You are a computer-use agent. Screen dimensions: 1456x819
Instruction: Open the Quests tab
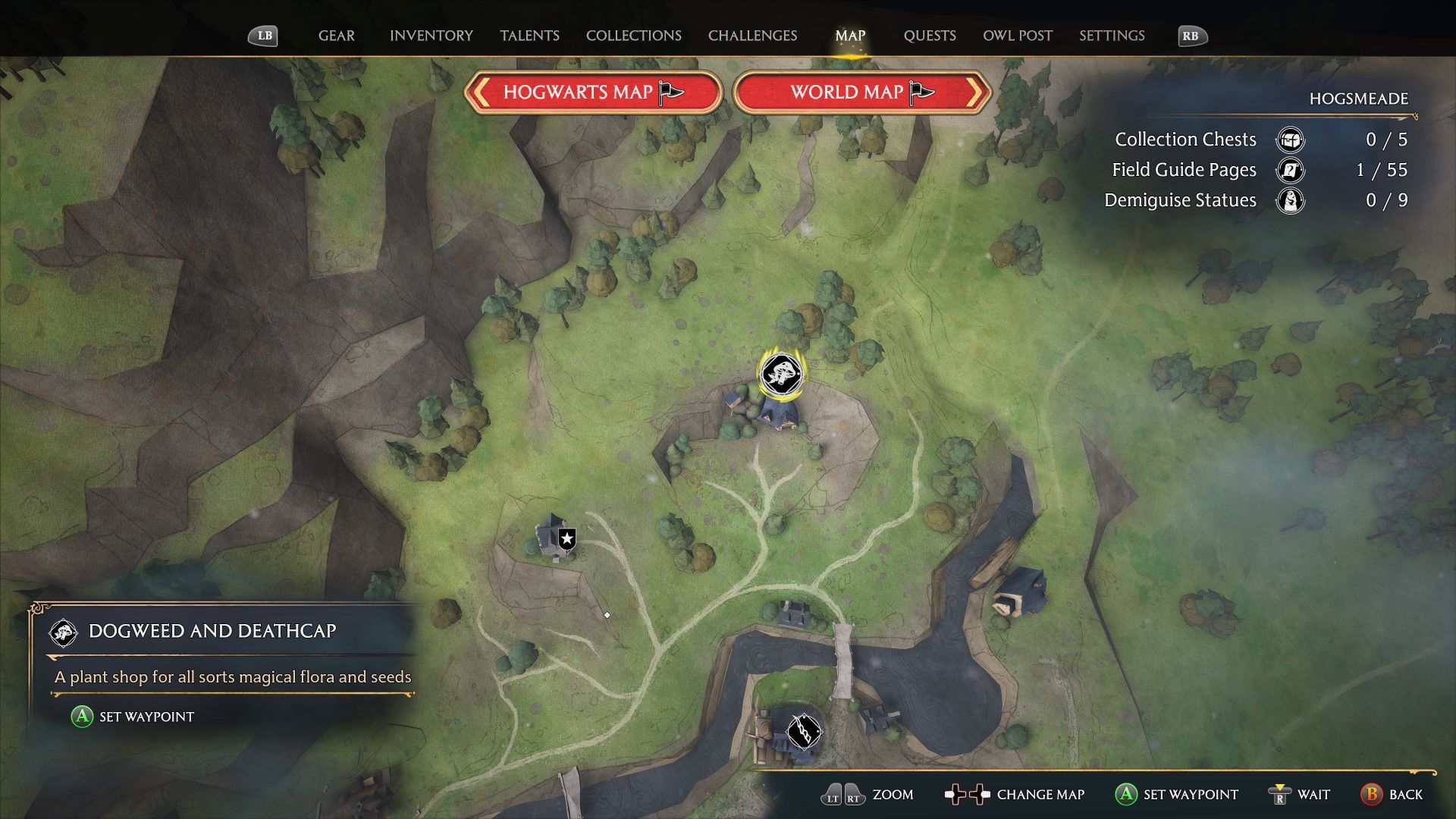coord(929,36)
